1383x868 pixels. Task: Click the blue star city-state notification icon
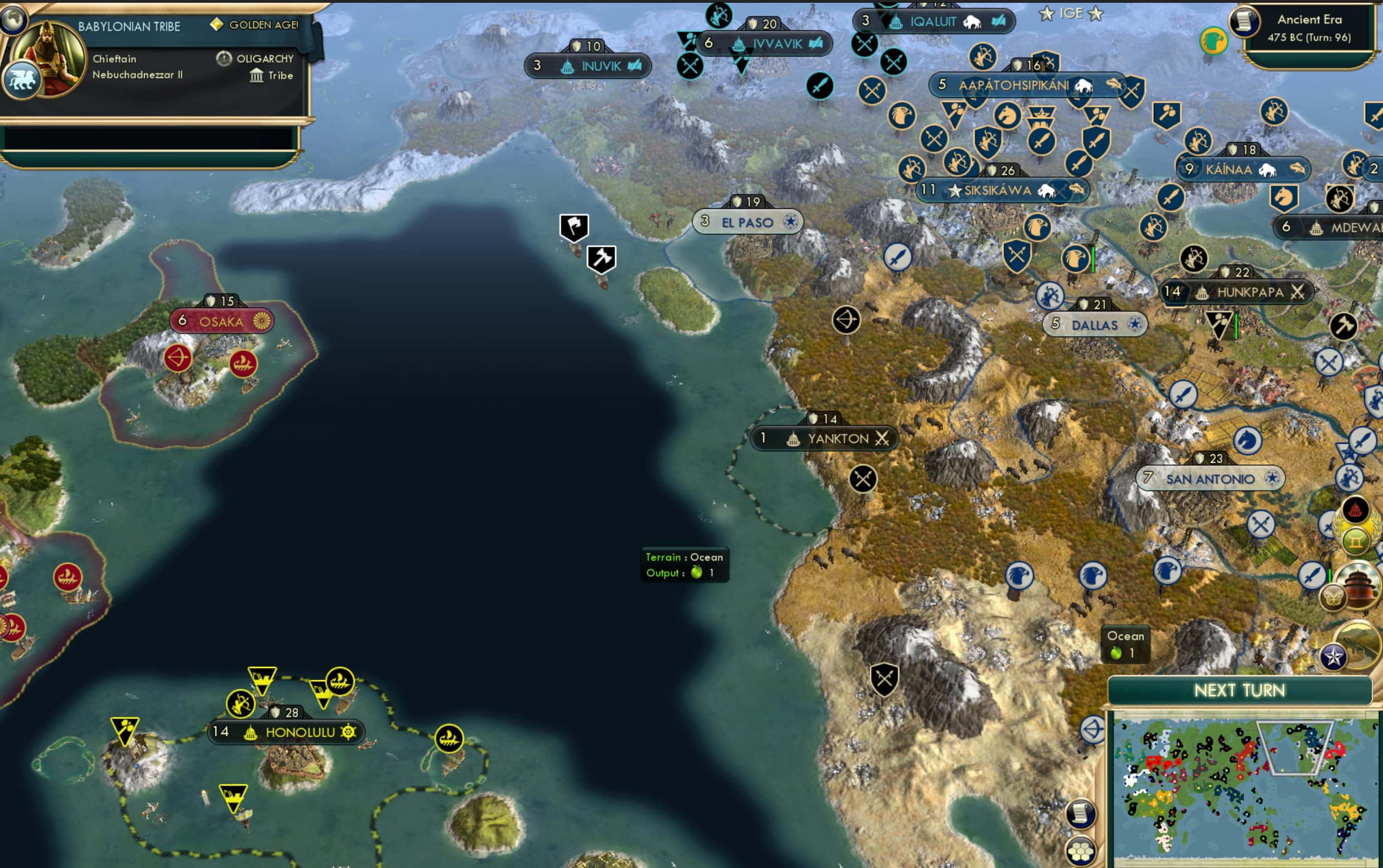[x=1335, y=656]
